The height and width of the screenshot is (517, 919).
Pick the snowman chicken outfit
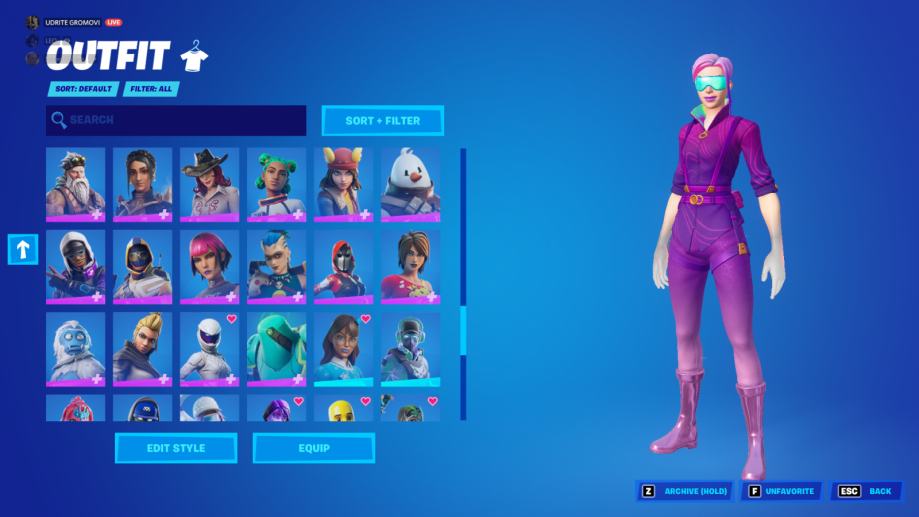click(x=410, y=184)
